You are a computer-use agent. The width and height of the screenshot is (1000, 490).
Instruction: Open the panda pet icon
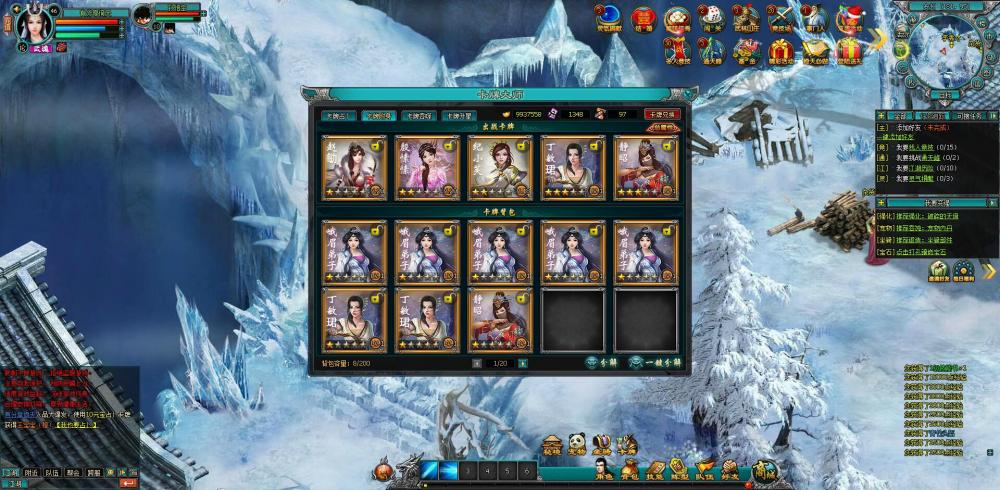(577, 444)
